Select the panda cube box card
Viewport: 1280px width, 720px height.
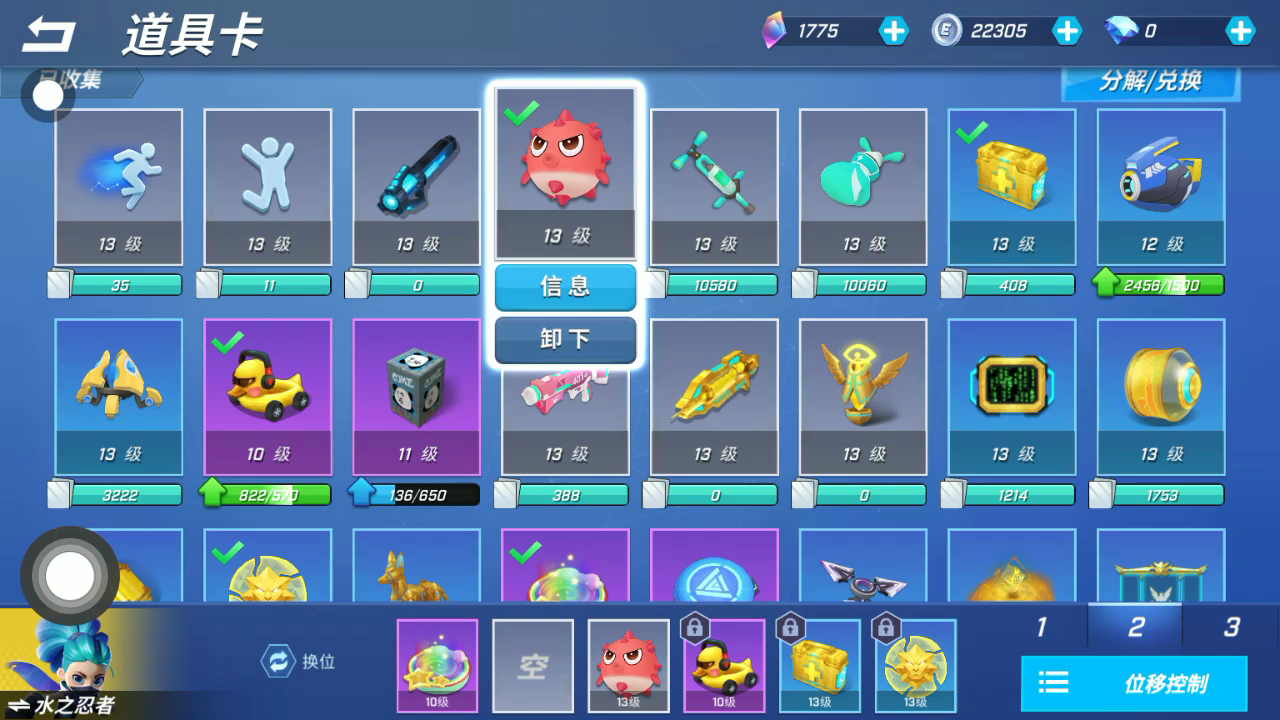click(x=417, y=396)
